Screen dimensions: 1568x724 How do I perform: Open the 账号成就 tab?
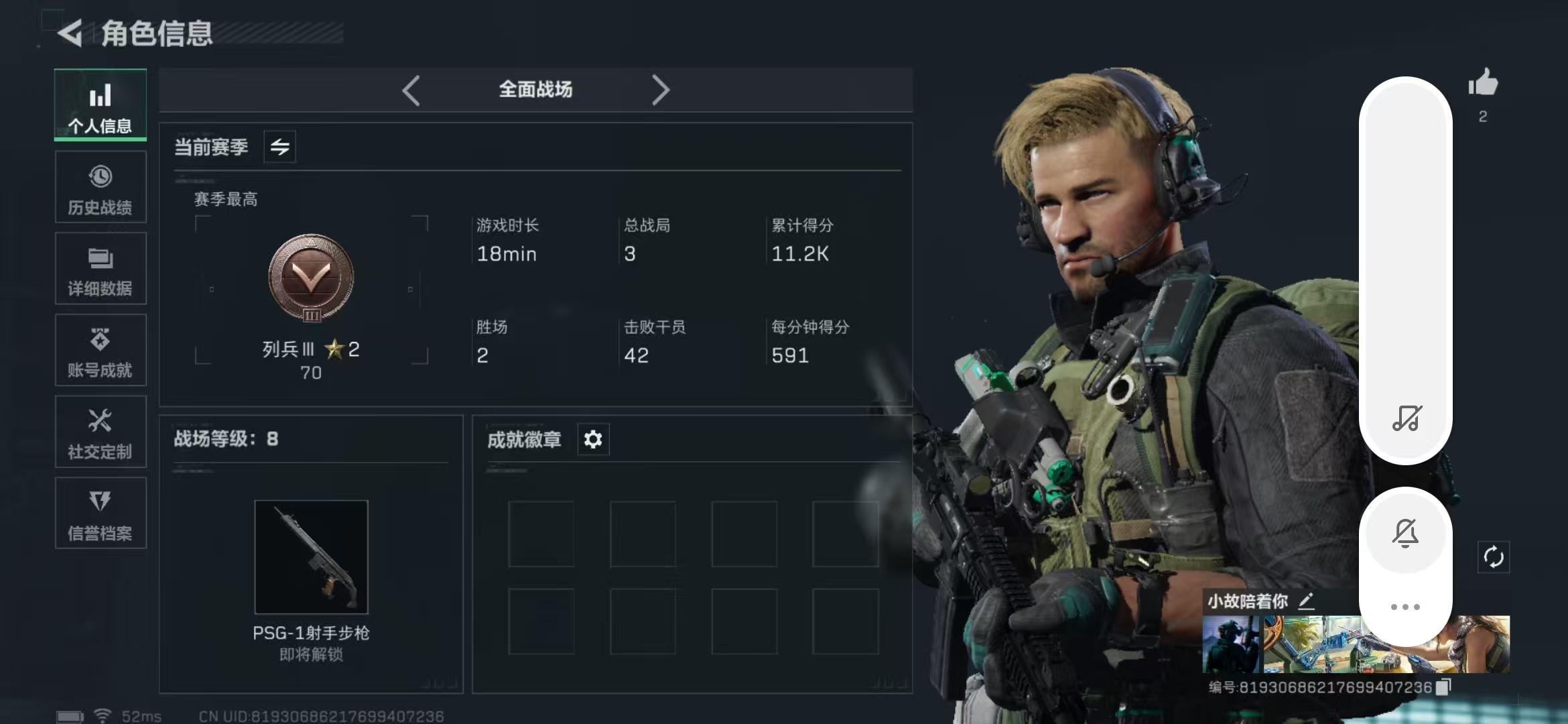pos(101,351)
